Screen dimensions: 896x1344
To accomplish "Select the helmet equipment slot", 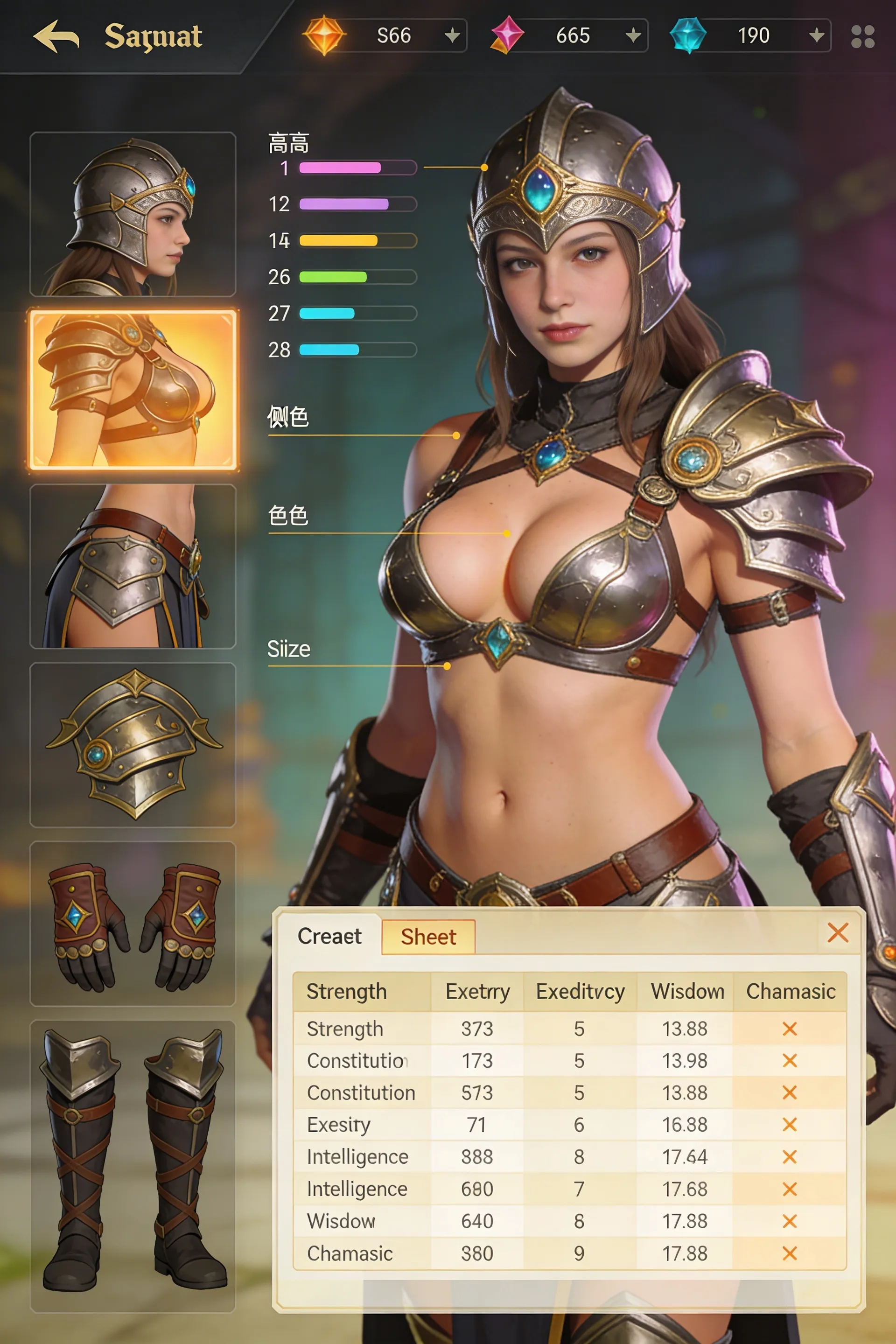I will point(134,214).
